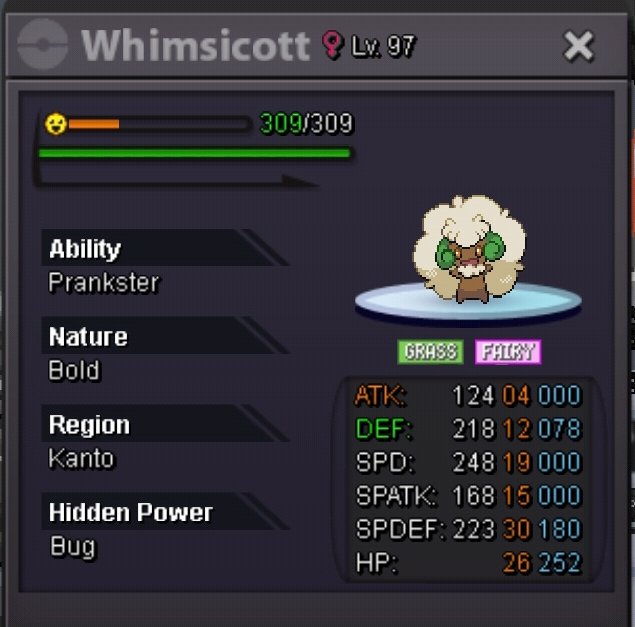Select the Prankster ability entry
This screenshot has width=635, height=627.
tap(104, 283)
